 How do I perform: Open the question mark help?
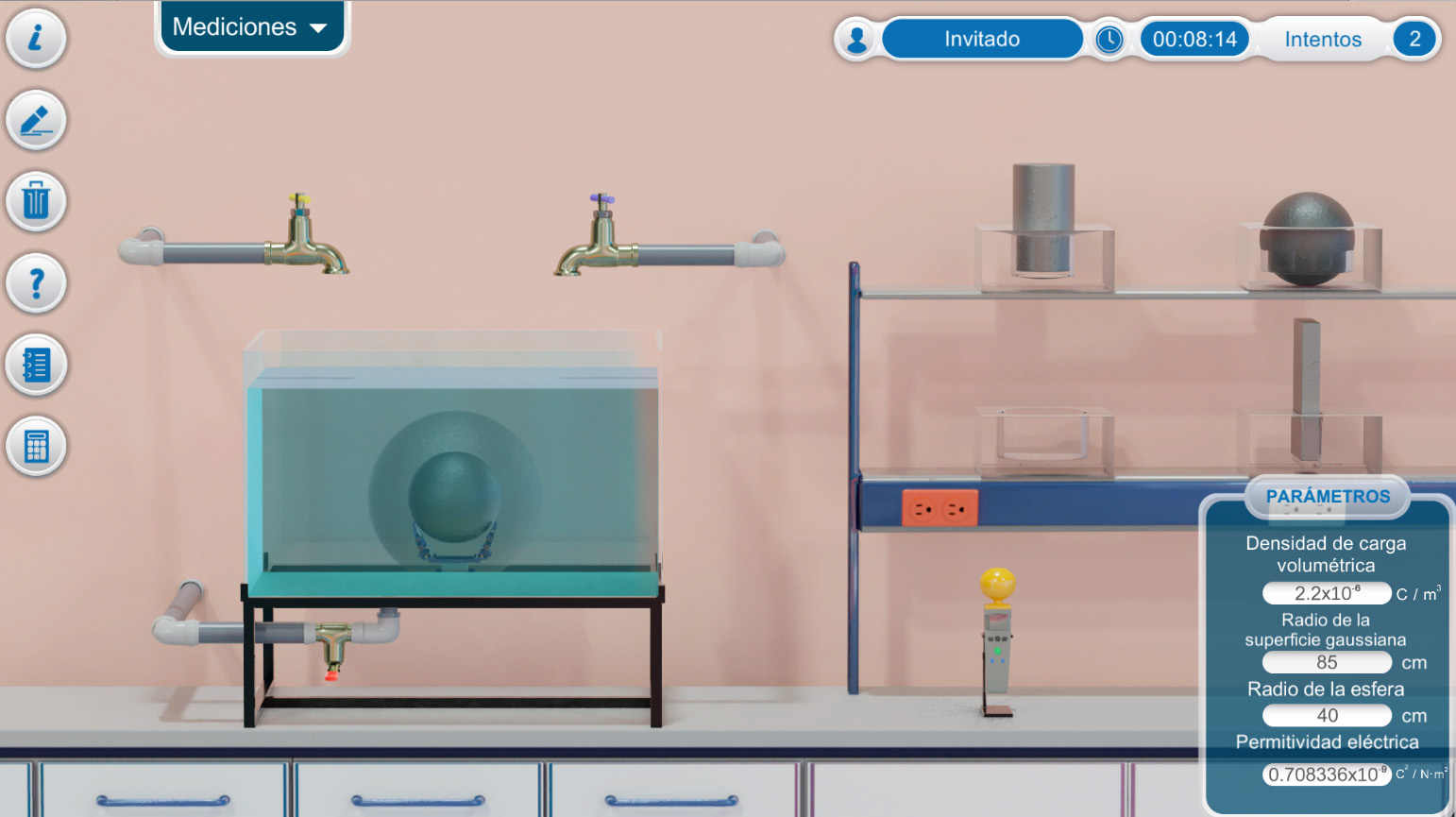pyautogui.click(x=36, y=283)
